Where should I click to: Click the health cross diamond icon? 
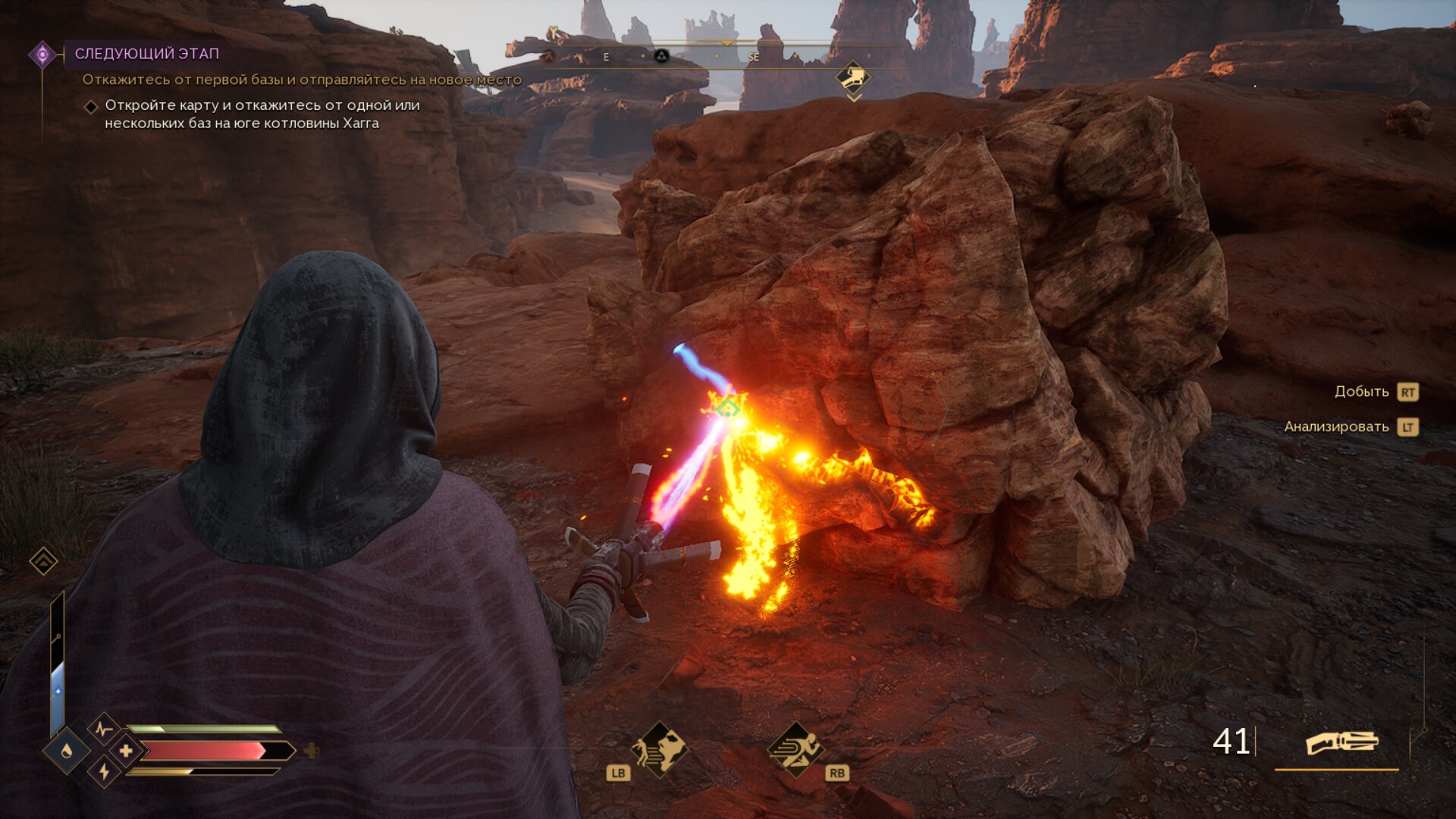click(126, 751)
